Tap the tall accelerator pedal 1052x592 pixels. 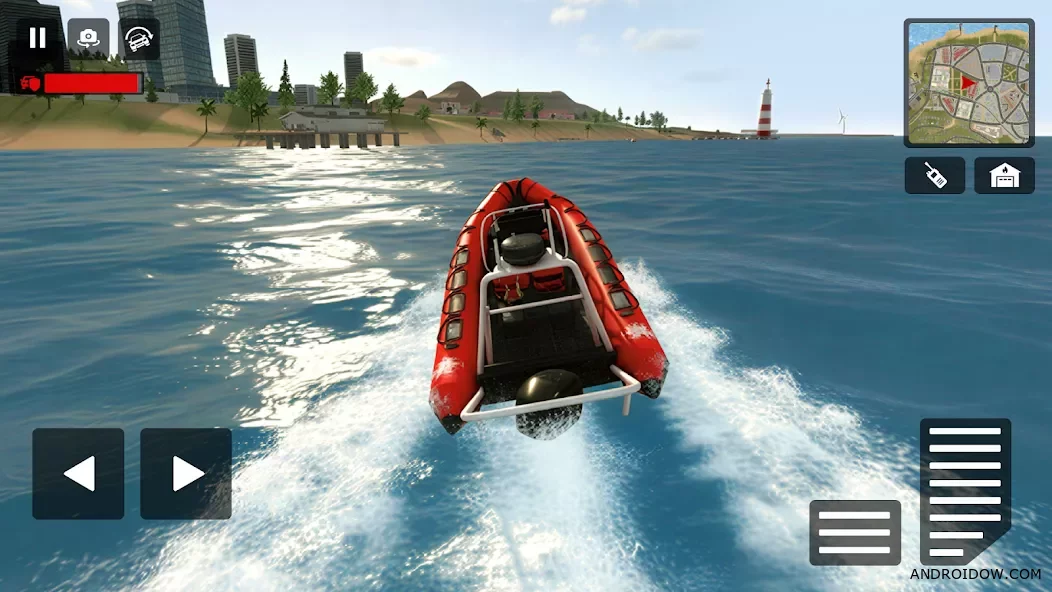965,491
